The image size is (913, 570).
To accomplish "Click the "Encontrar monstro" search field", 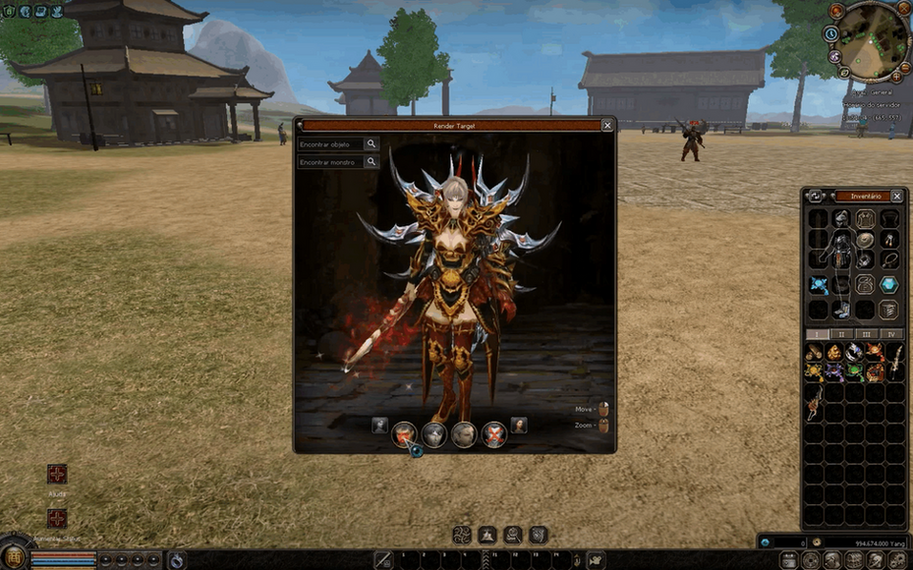I will point(330,162).
